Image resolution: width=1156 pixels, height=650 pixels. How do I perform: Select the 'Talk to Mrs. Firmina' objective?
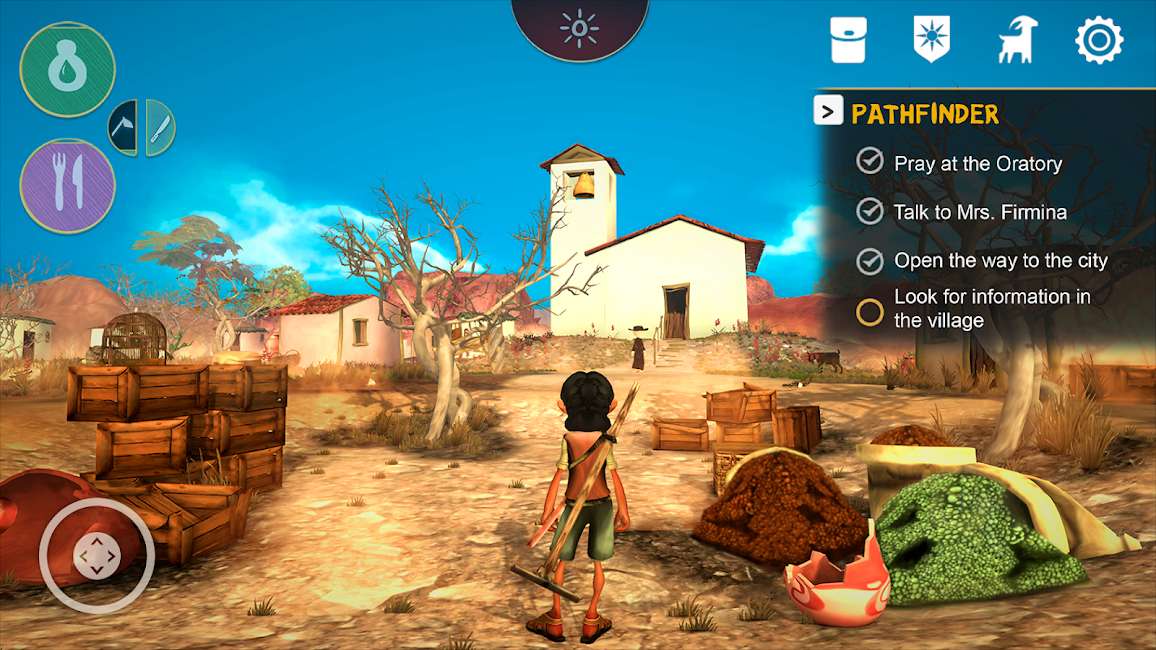pos(980,212)
